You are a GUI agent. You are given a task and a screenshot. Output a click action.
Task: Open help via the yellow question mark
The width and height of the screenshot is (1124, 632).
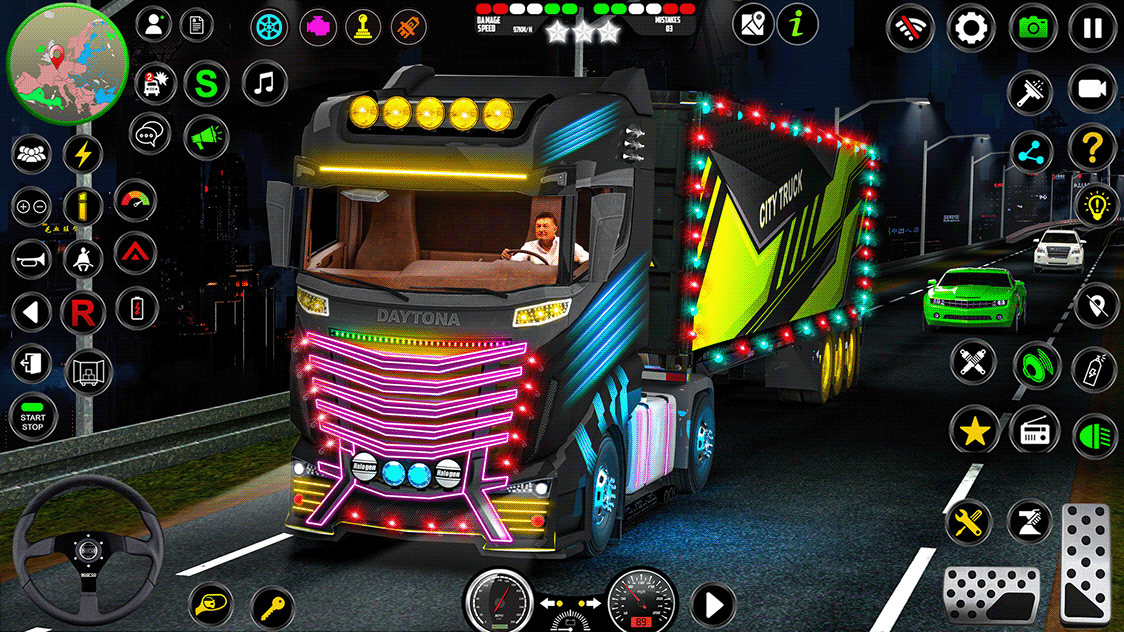[x=1092, y=150]
